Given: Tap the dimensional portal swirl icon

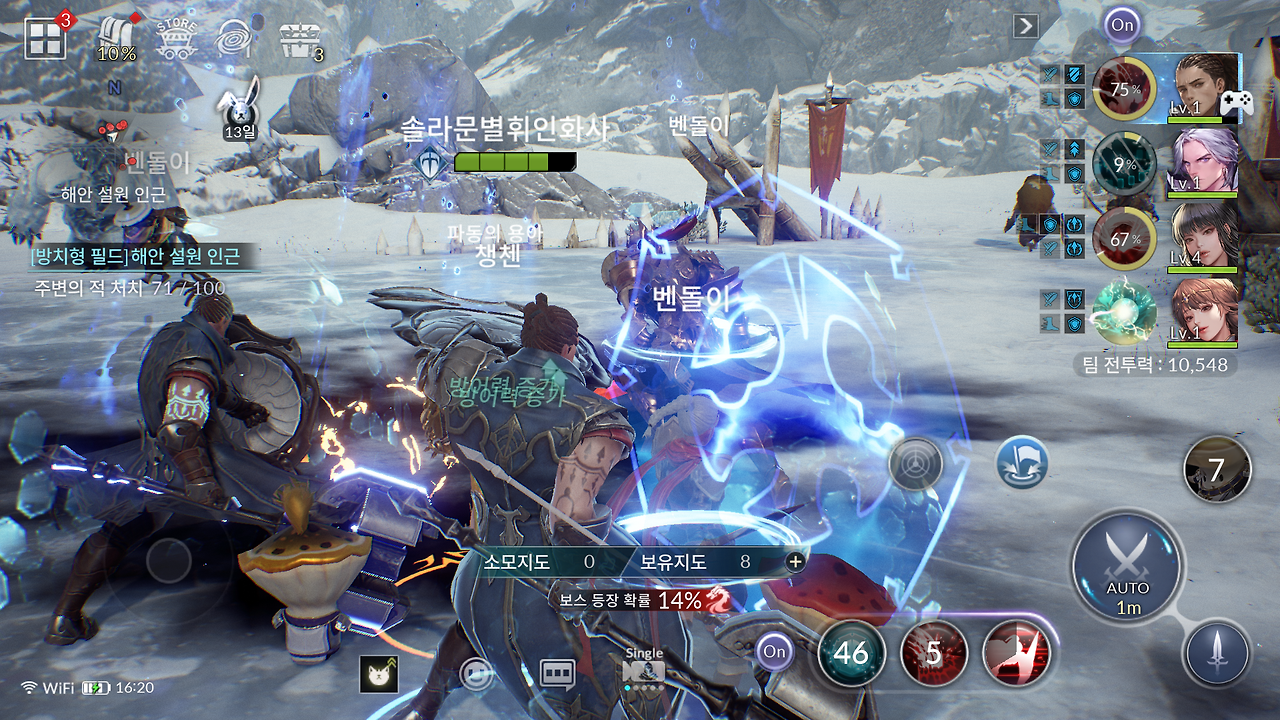Looking at the screenshot, I should [235, 36].
